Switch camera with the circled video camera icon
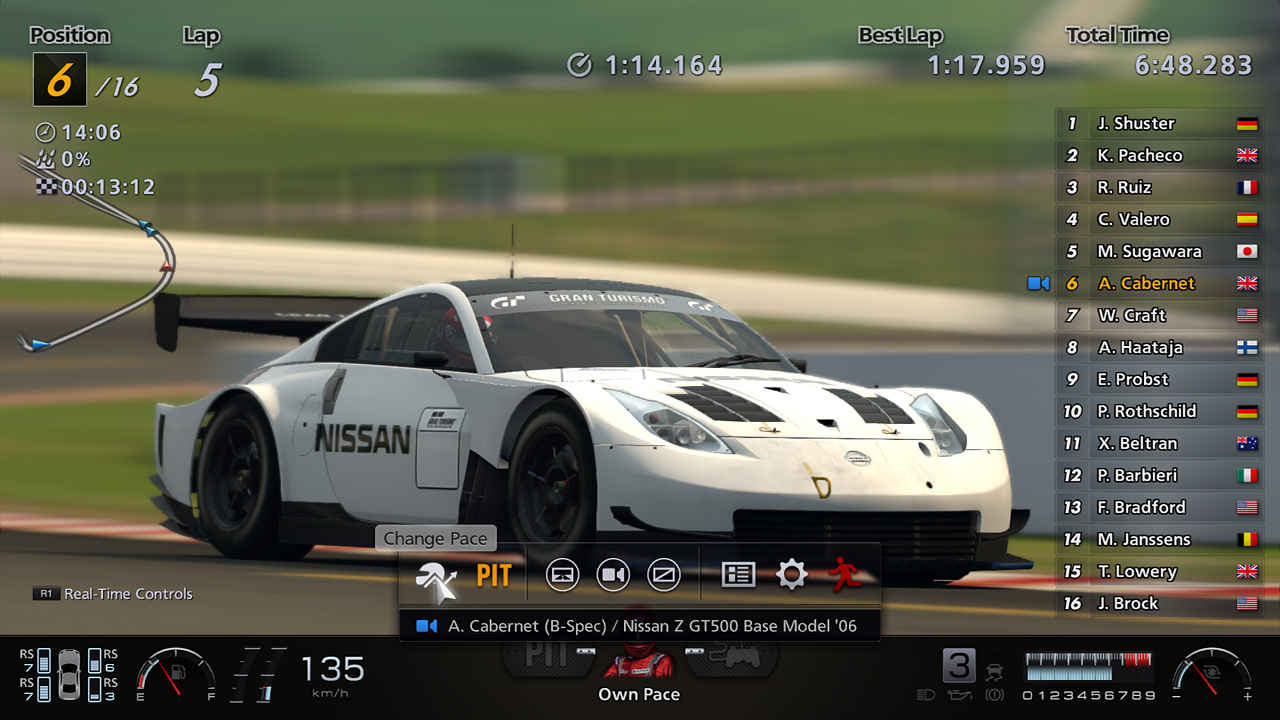 pos(613,575)
